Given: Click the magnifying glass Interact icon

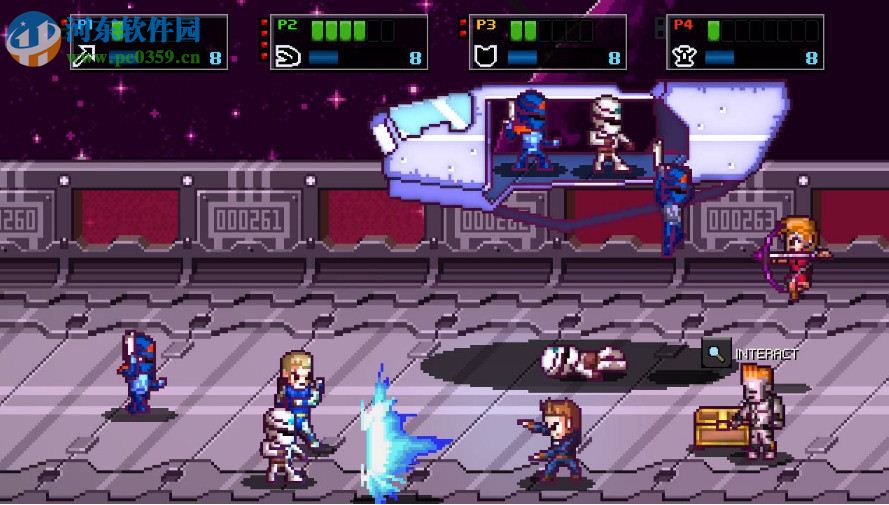Looking at the screenshot, I should (x=716, y=352).
